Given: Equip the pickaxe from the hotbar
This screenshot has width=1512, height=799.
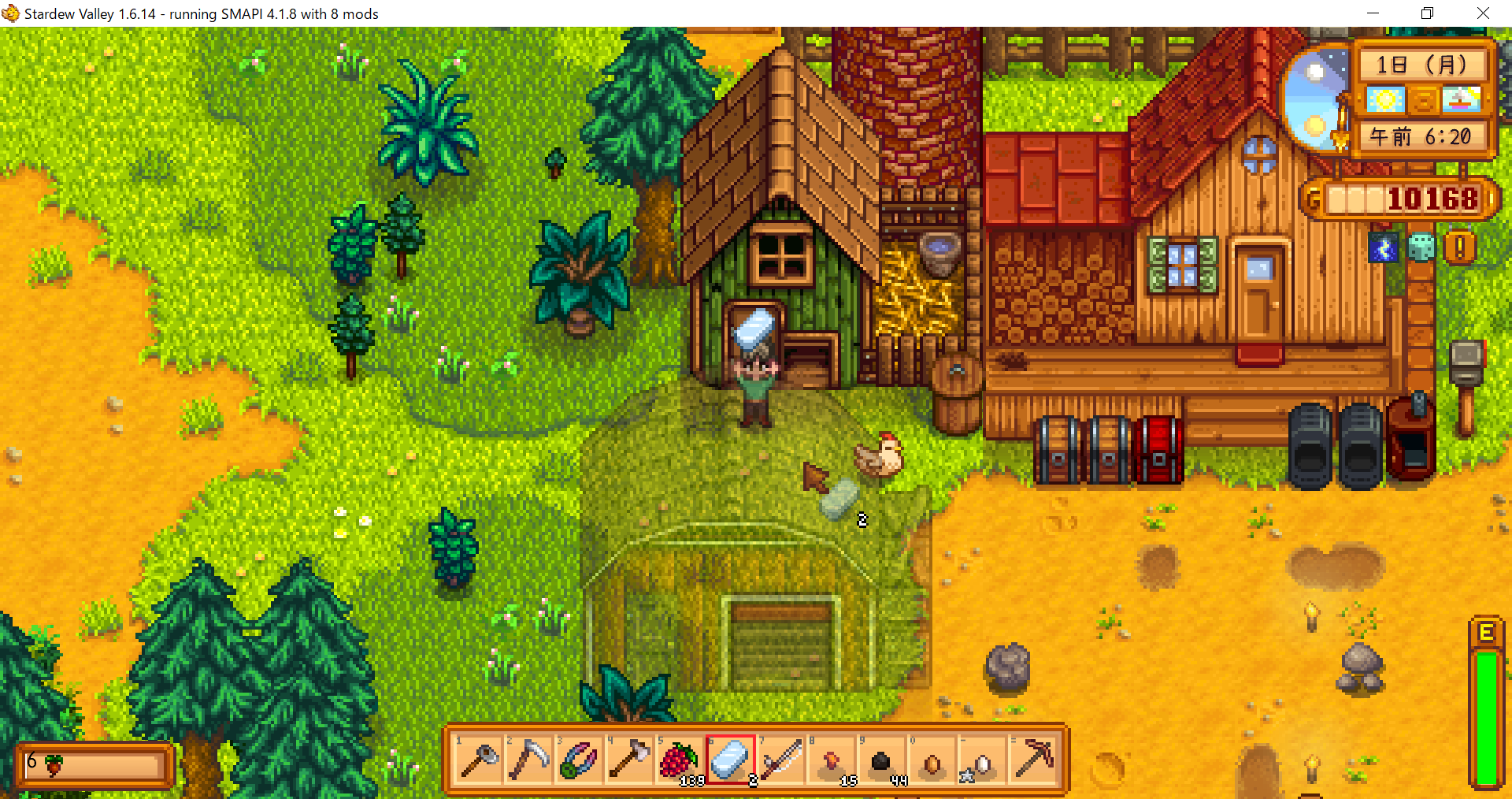Looking at the screenshot, I should pos(1032,760).
